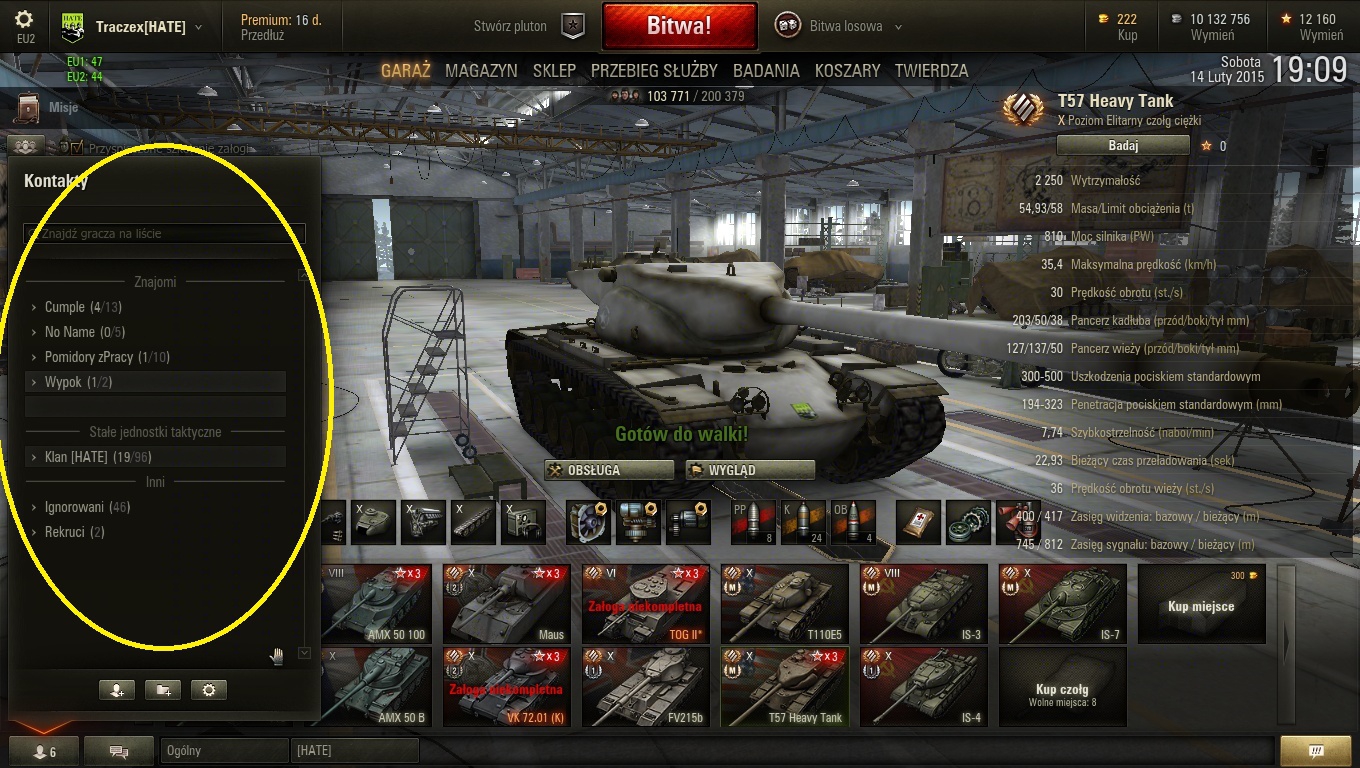This screenshot has width=1360, height=768.
Task: Select the Maus tank in the carousel
Action: [x=505, y=603]
